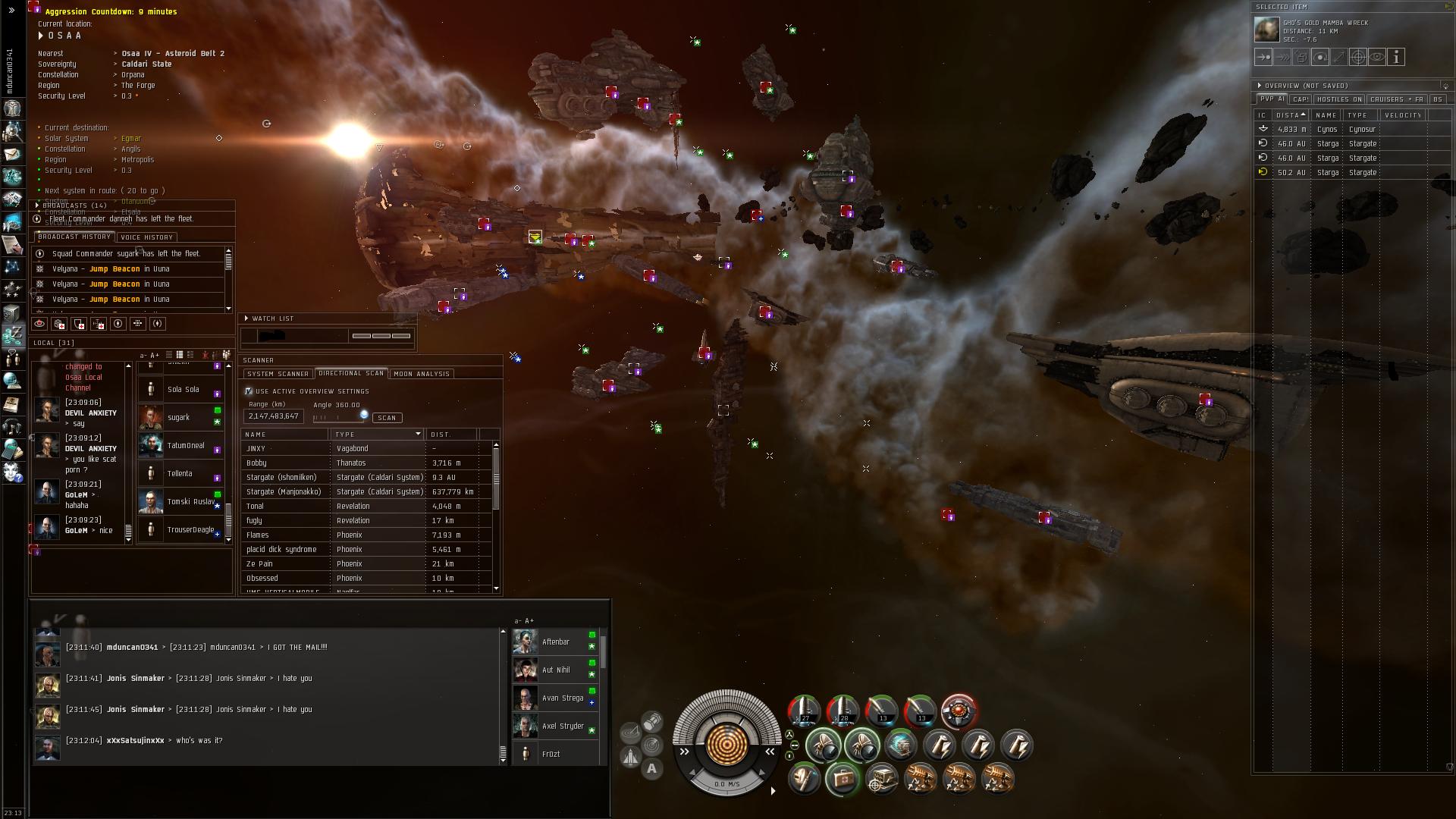Collapse the Watch List panel
This screenshot has height=819, width=1456.
(x=246, y=318)
